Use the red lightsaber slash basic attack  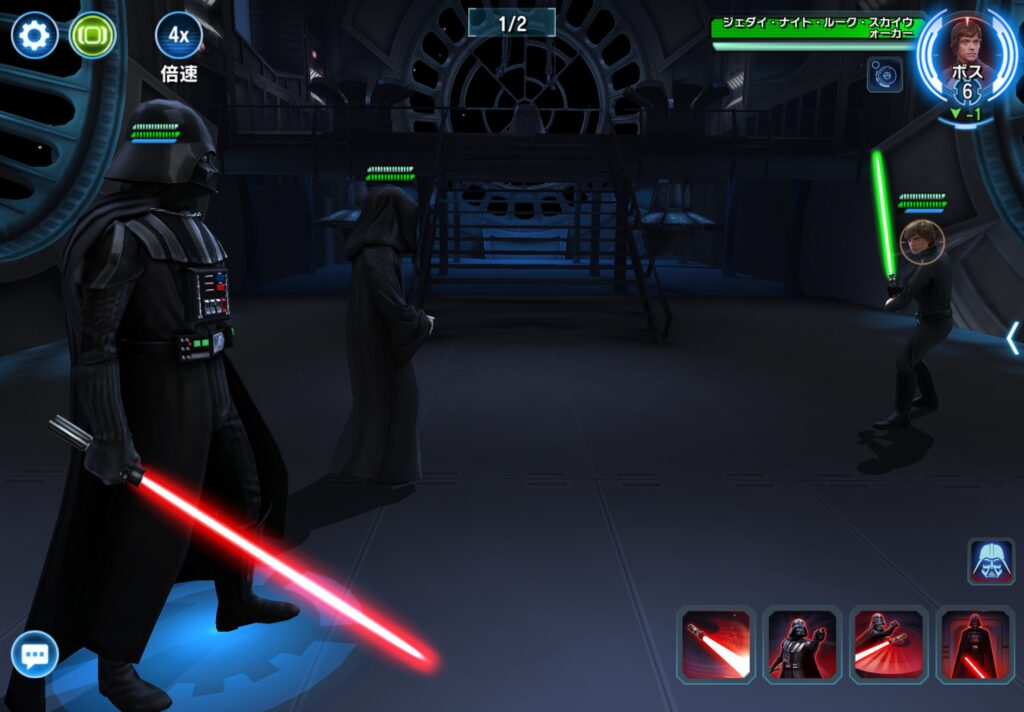715,645
